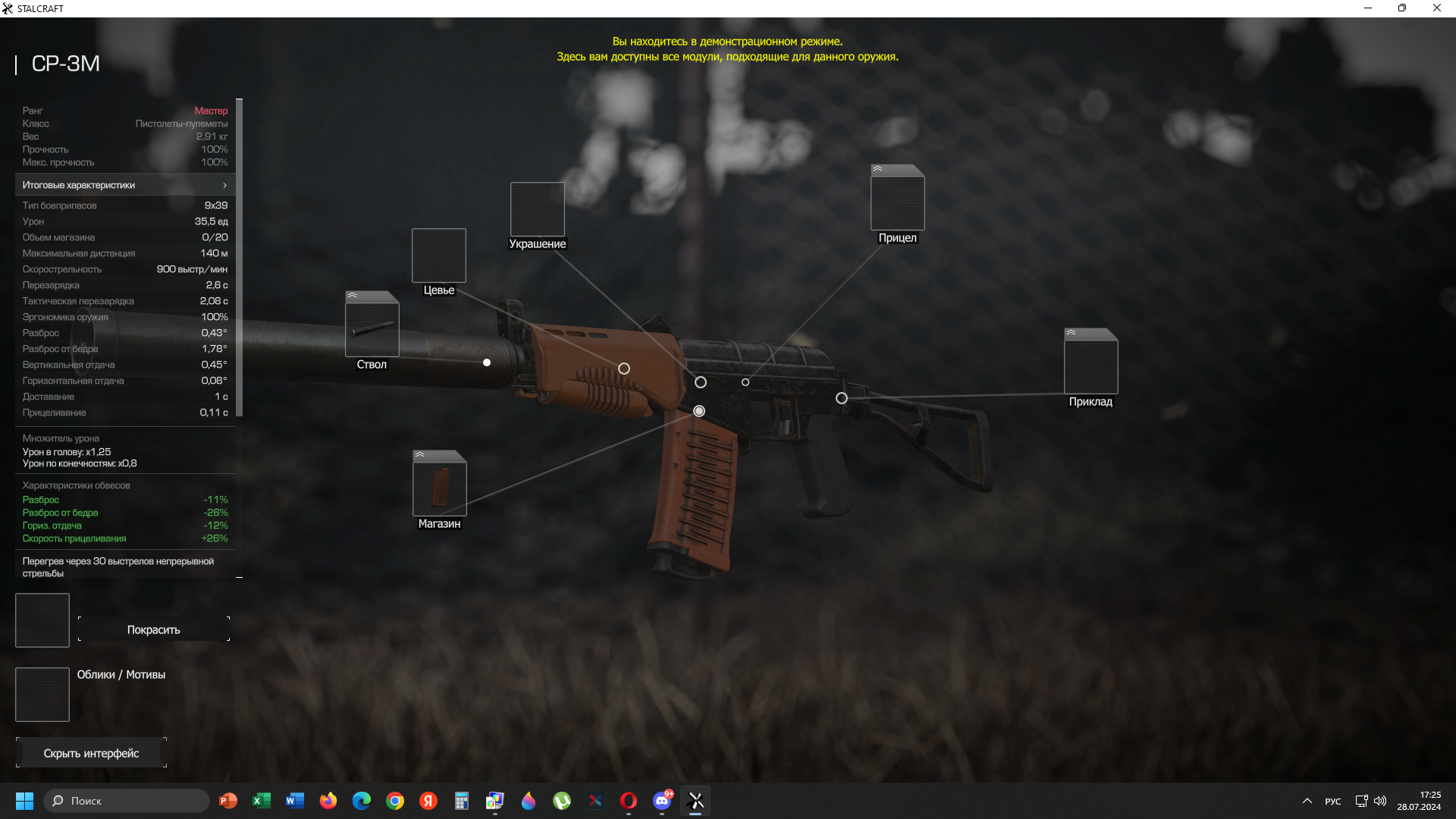
Task: Click the Покрасить paint button
Action: (153, 629)
